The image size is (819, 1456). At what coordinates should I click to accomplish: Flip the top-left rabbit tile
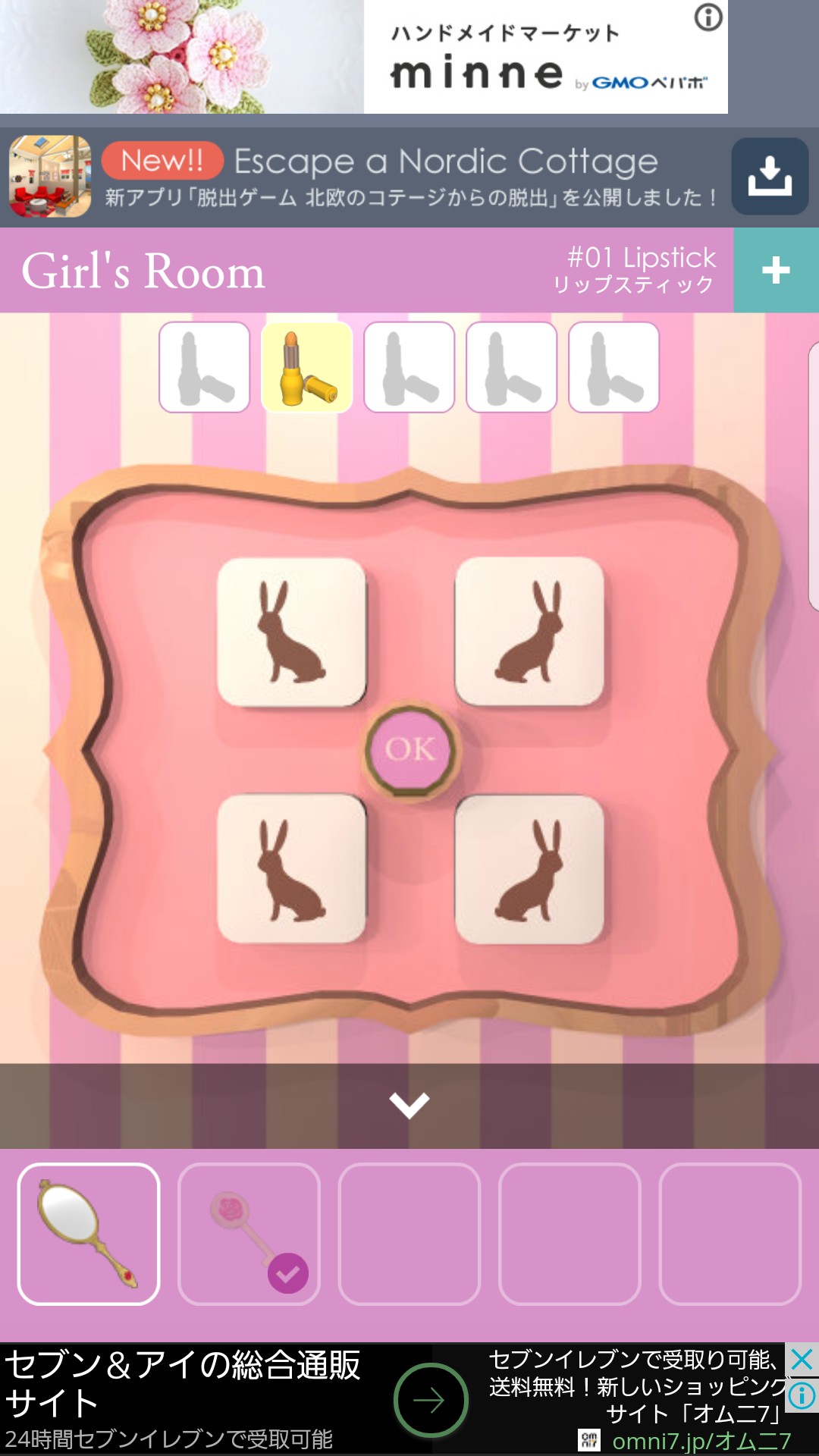[292, 632]
